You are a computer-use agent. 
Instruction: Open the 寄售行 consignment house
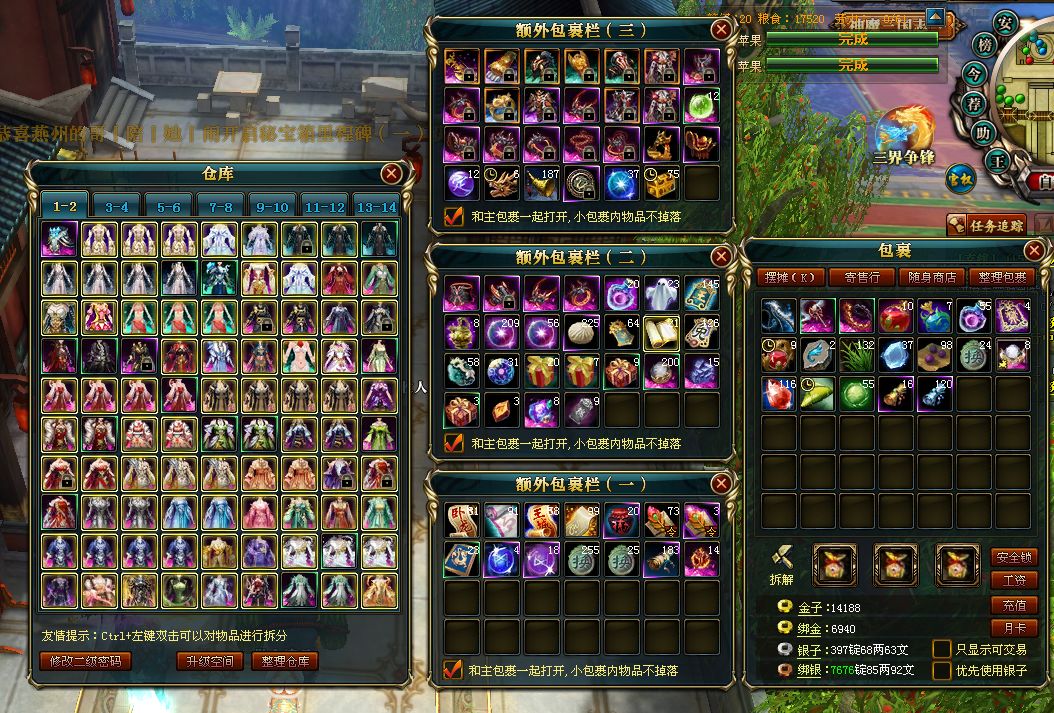(x=862, y=277)
